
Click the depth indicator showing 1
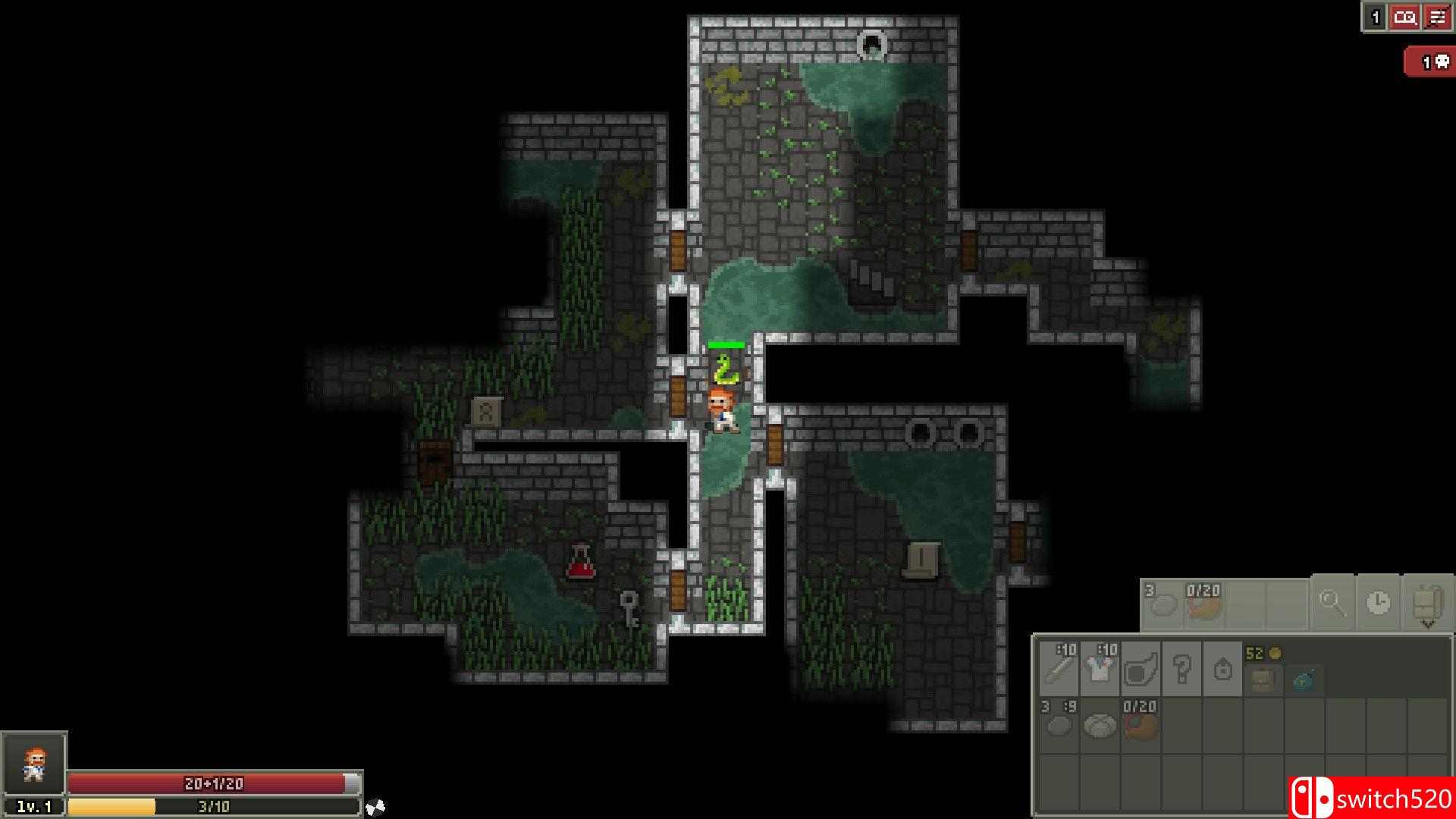click(1375, 17)
